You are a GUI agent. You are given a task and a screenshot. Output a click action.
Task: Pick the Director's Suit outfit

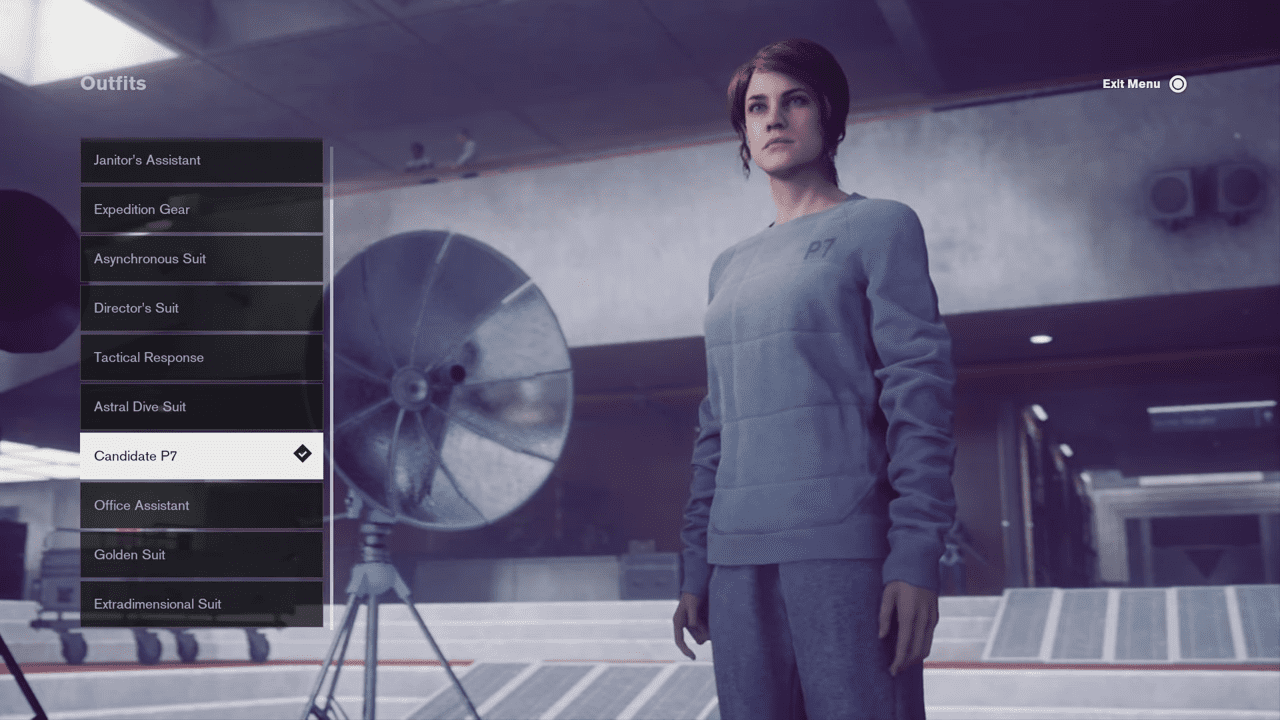(201, 308)
